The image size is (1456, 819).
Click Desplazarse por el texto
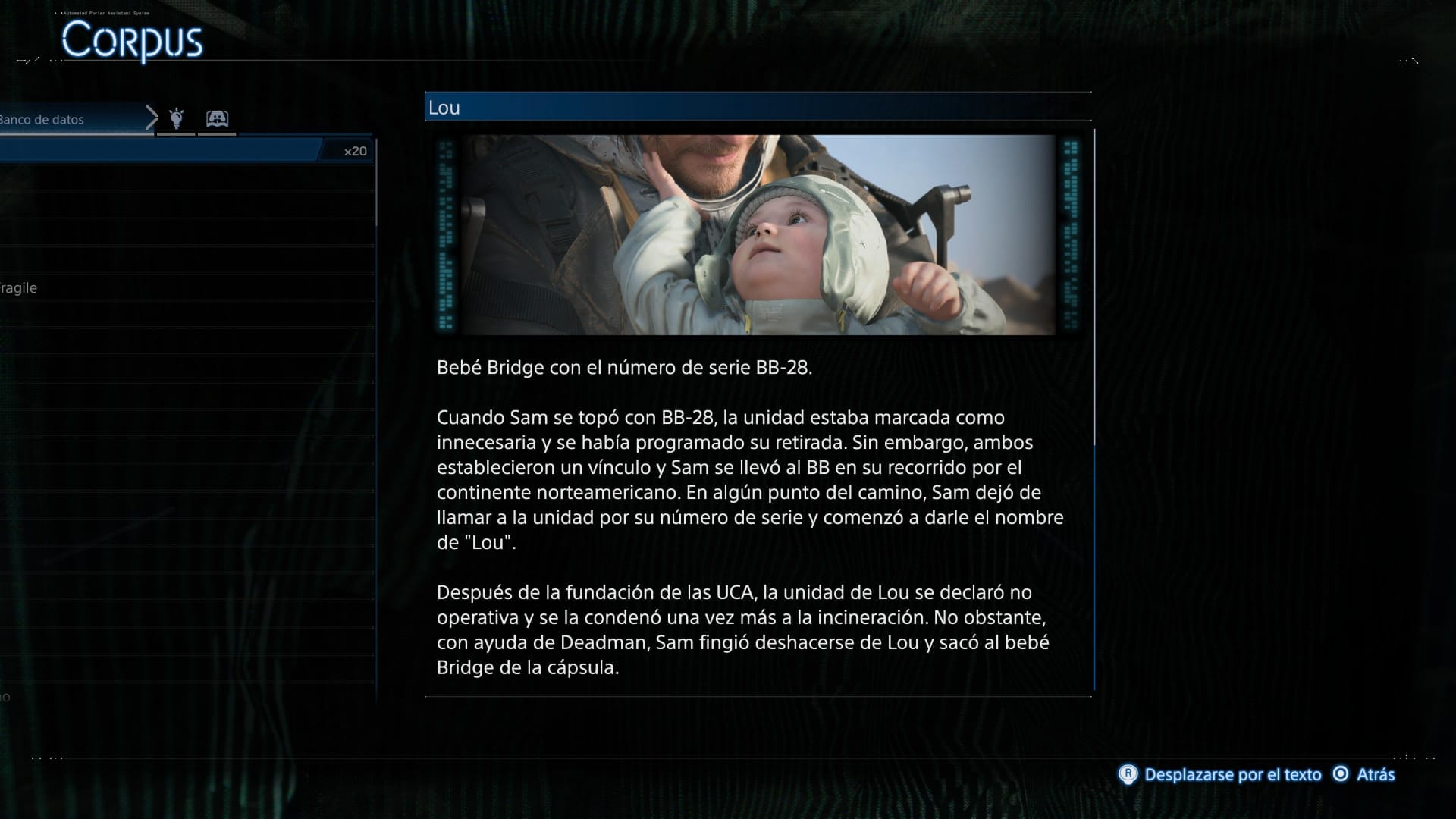1232,774
